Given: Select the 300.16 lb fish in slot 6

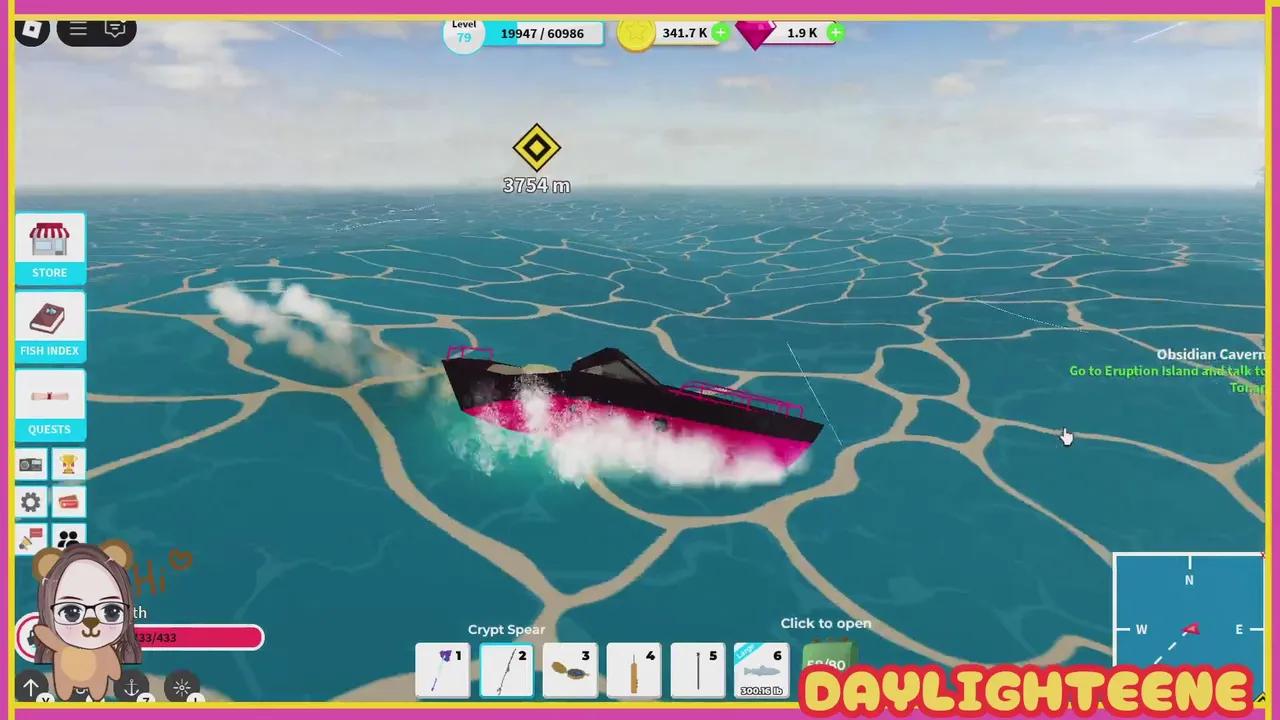Looking at the screenshot, I should click(x=762, y=668).
